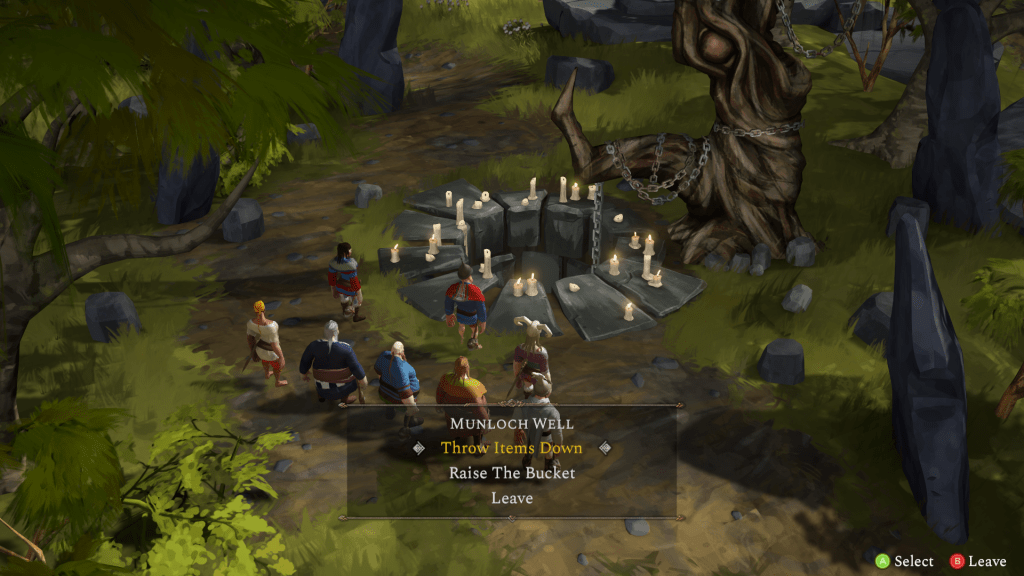The image size is (1024, 576).
Task: Select Raise The Bucket
Action: pyautogui.click(x=511, y=473)
